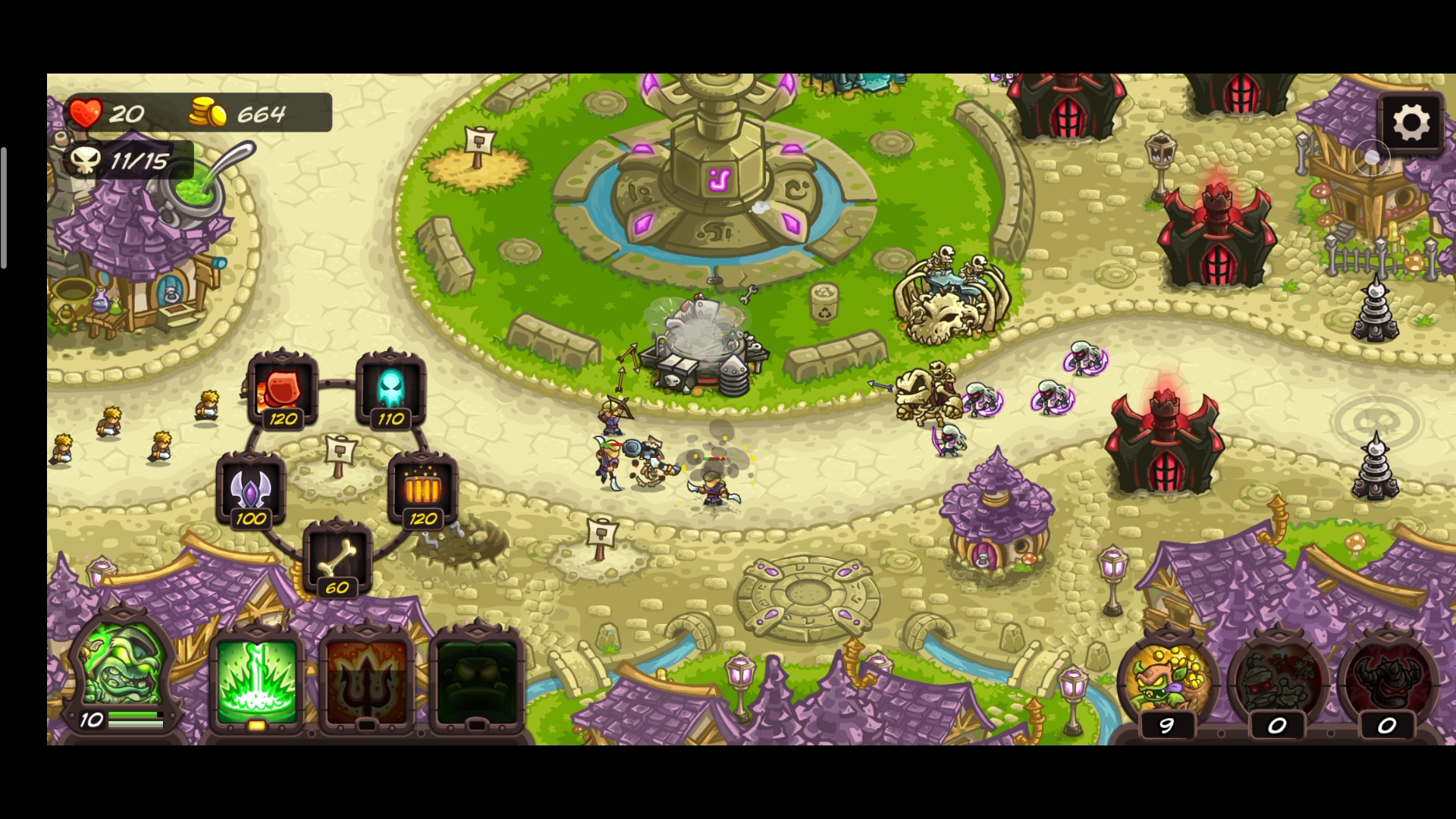Use the goblin gold item with 9 charges
Viewport: 1456px width, 819px height.
1168,680
